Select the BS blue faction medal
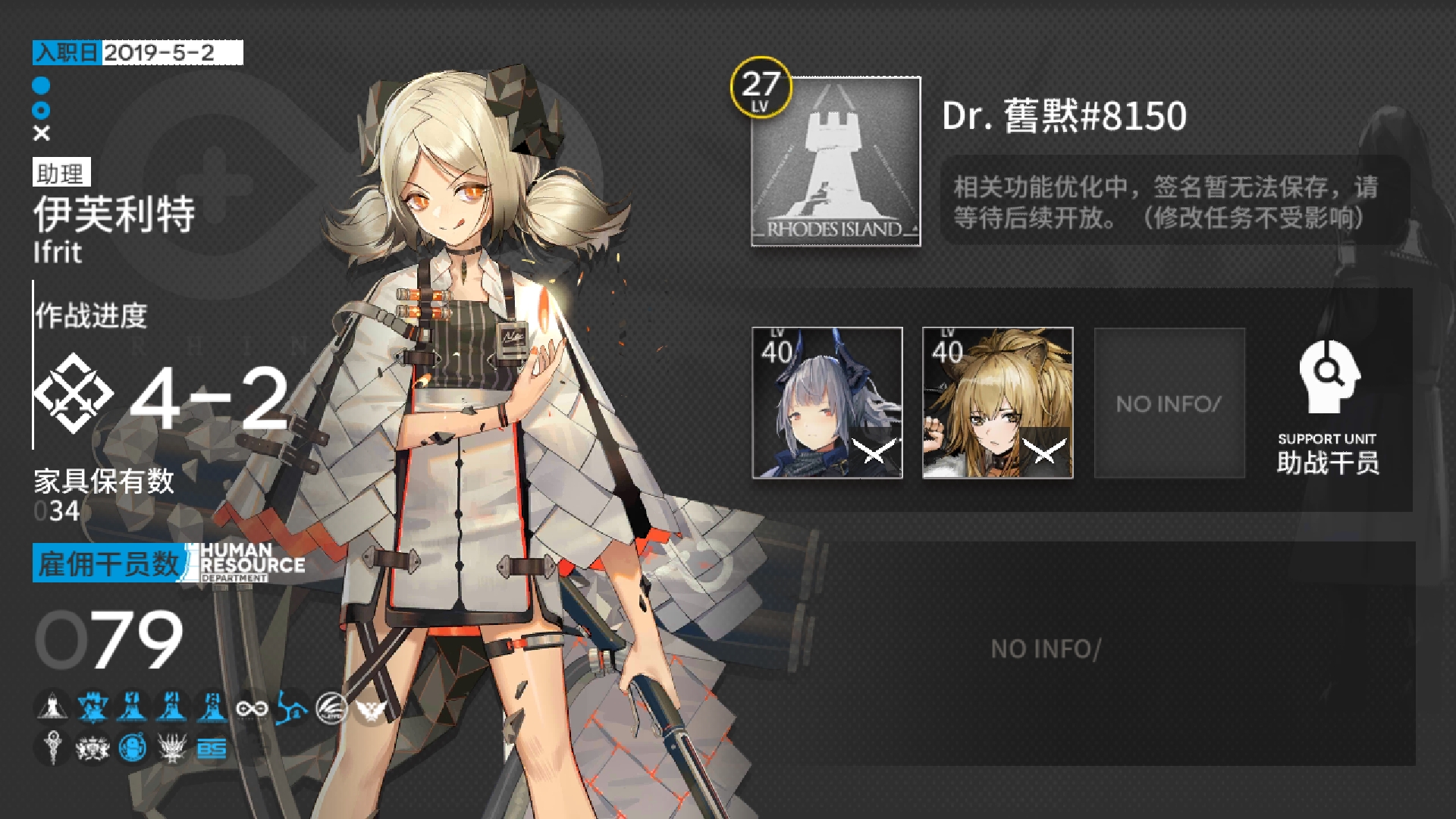Screen dimensions: 1456x819 [212, 748]
